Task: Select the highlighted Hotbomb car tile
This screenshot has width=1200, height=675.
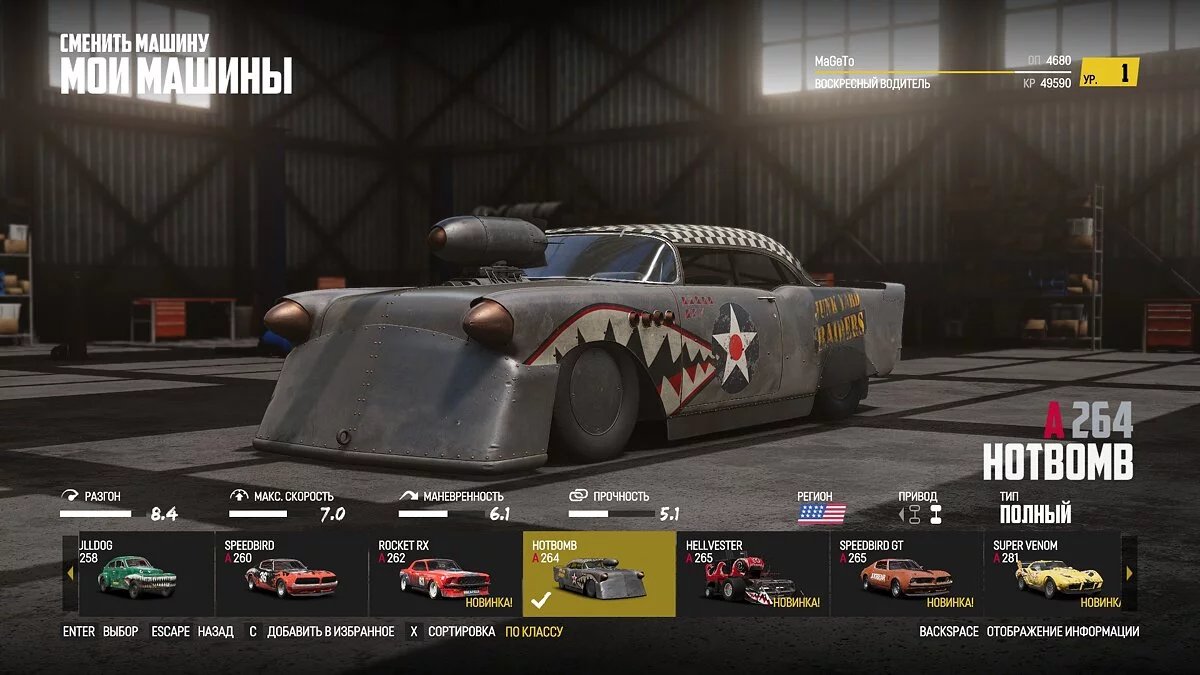Action: point(599,575)
